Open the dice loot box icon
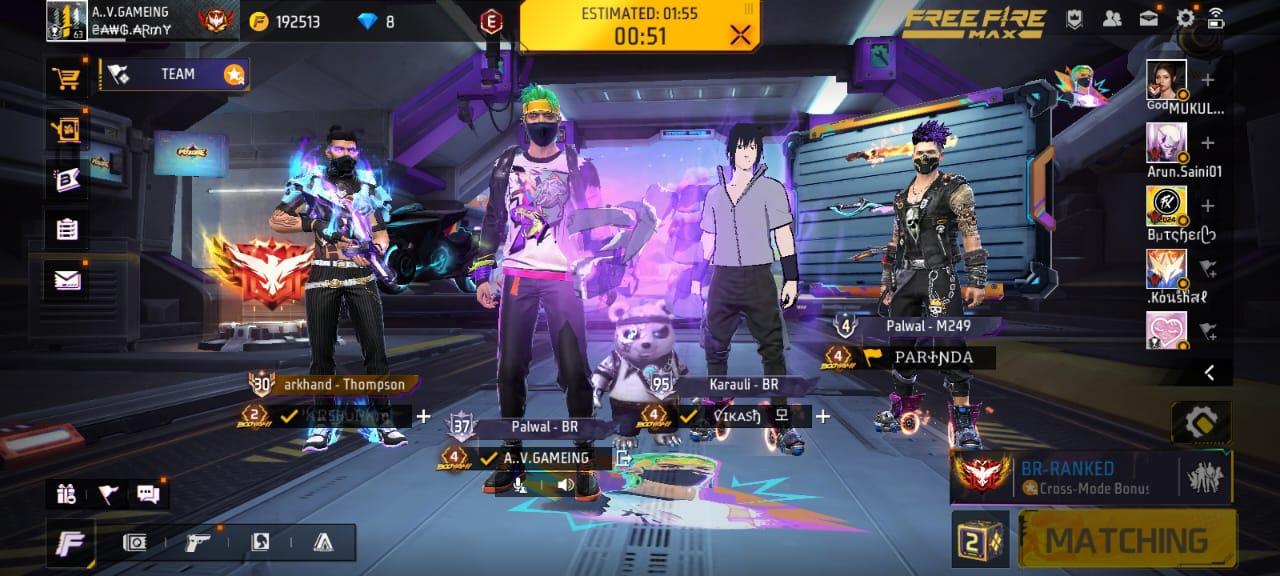 click(979, 540)
